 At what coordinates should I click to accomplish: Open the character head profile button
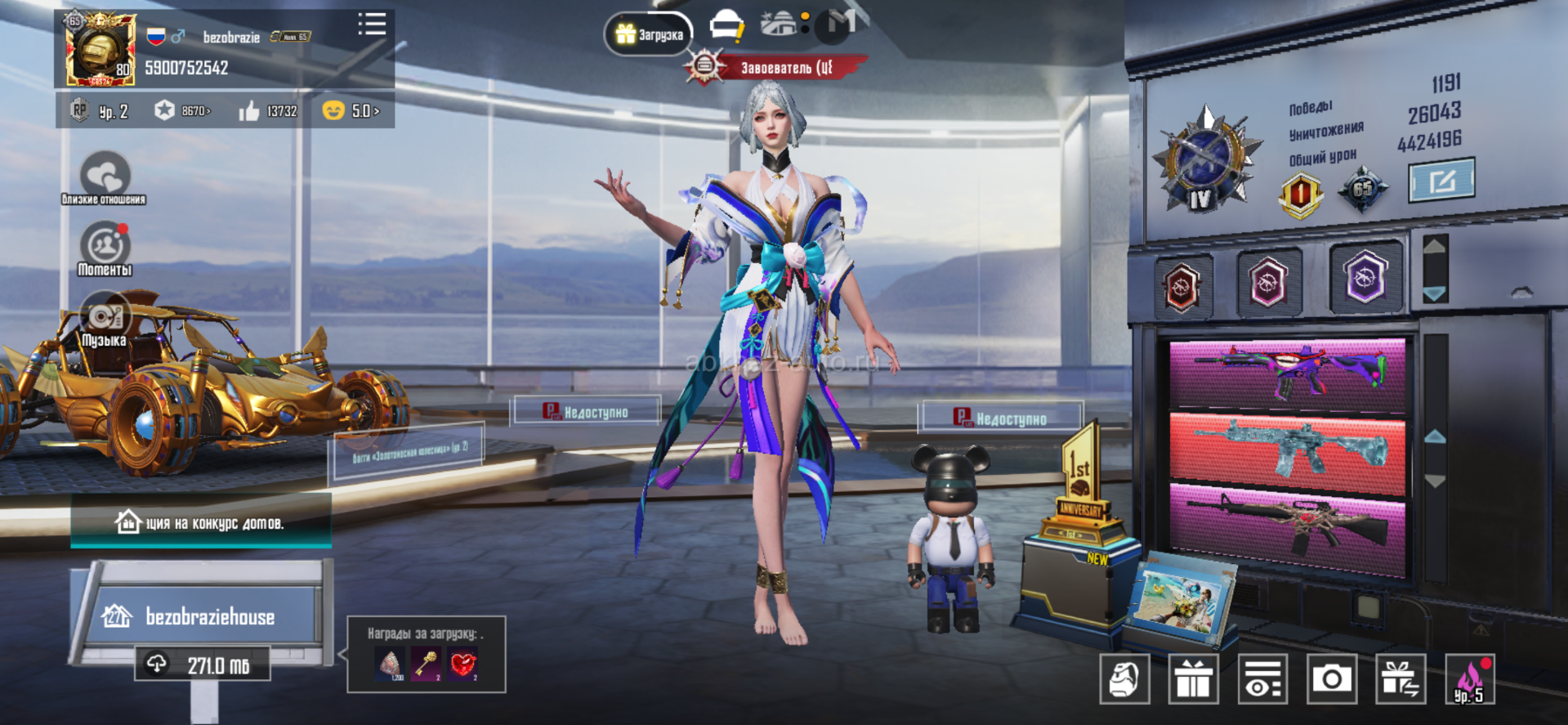[x=1124, y=678]
